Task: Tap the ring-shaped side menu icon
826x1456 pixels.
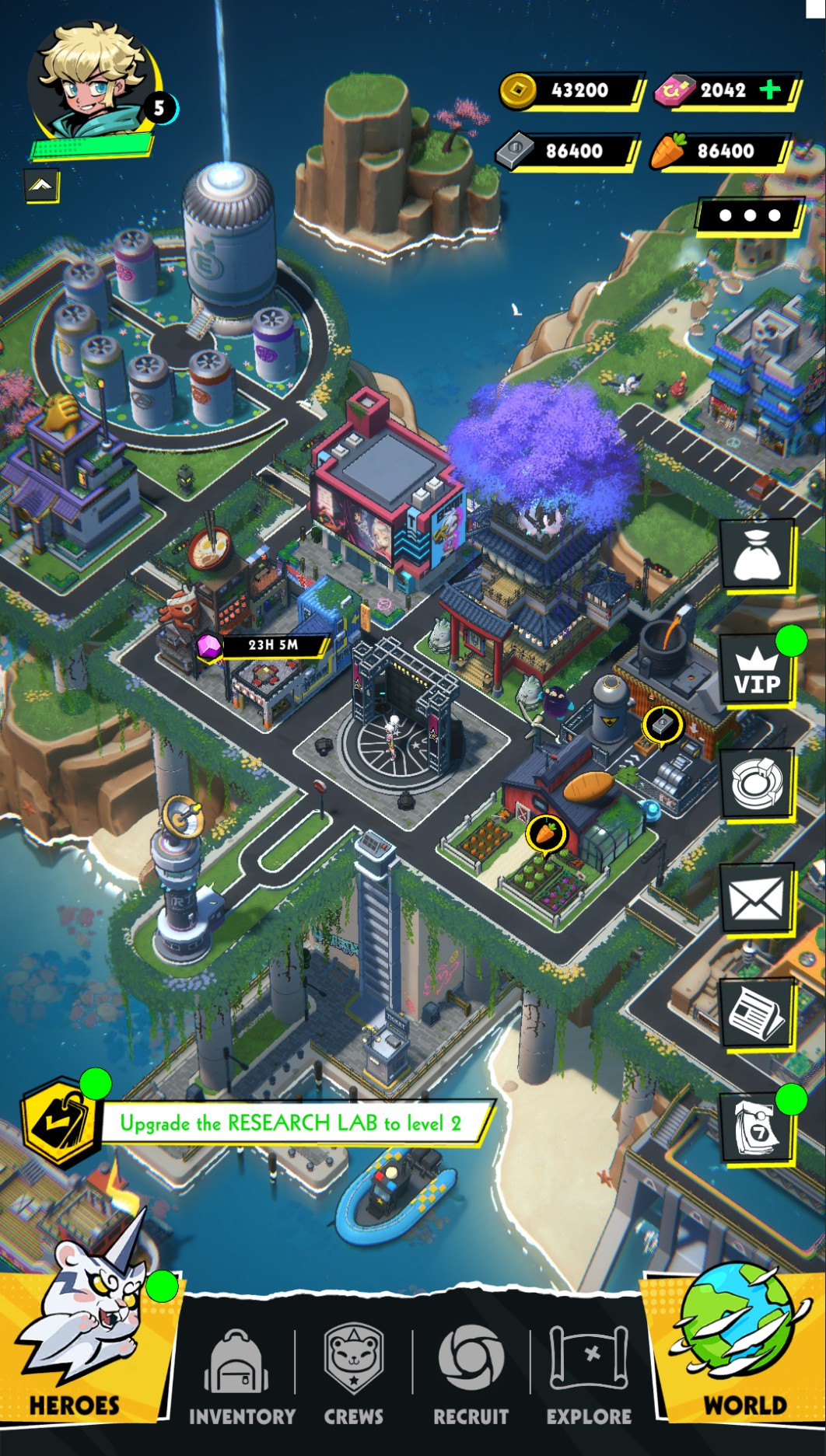Action: tap(756, 783)
